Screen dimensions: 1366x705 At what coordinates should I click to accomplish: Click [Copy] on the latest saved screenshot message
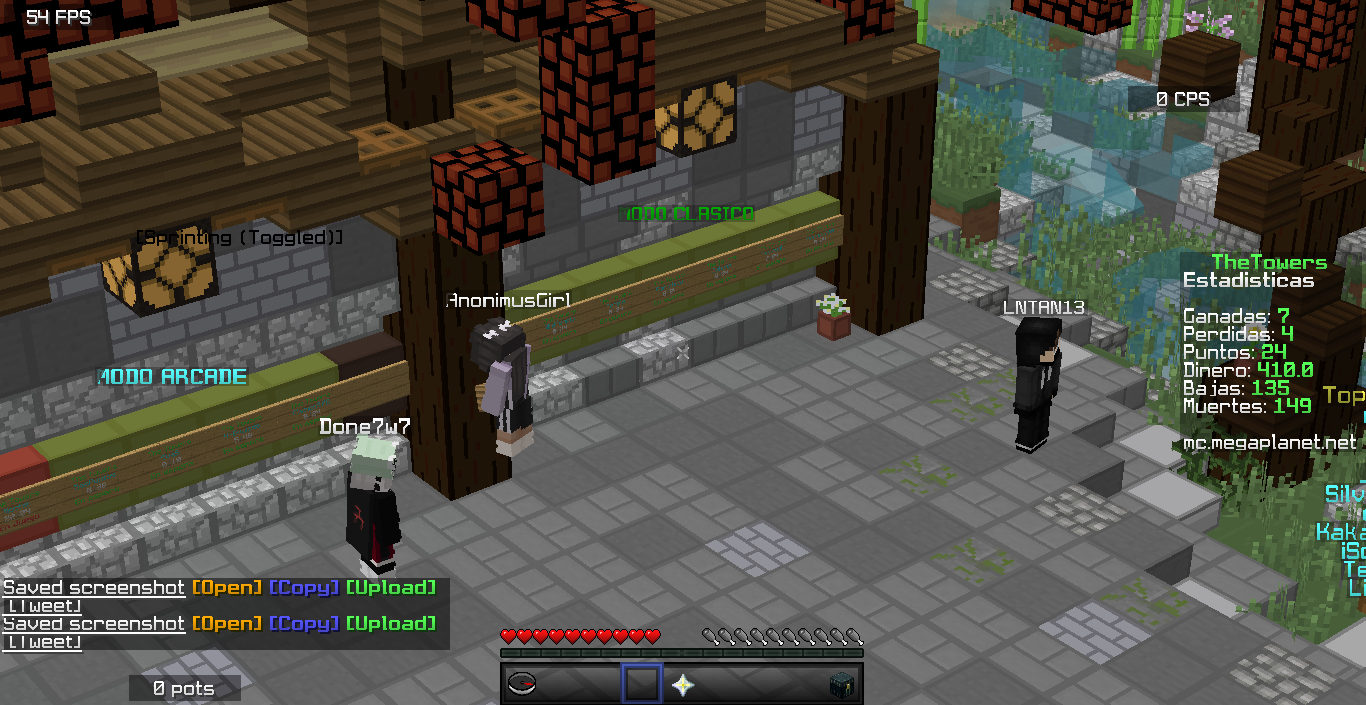(304, 624)
